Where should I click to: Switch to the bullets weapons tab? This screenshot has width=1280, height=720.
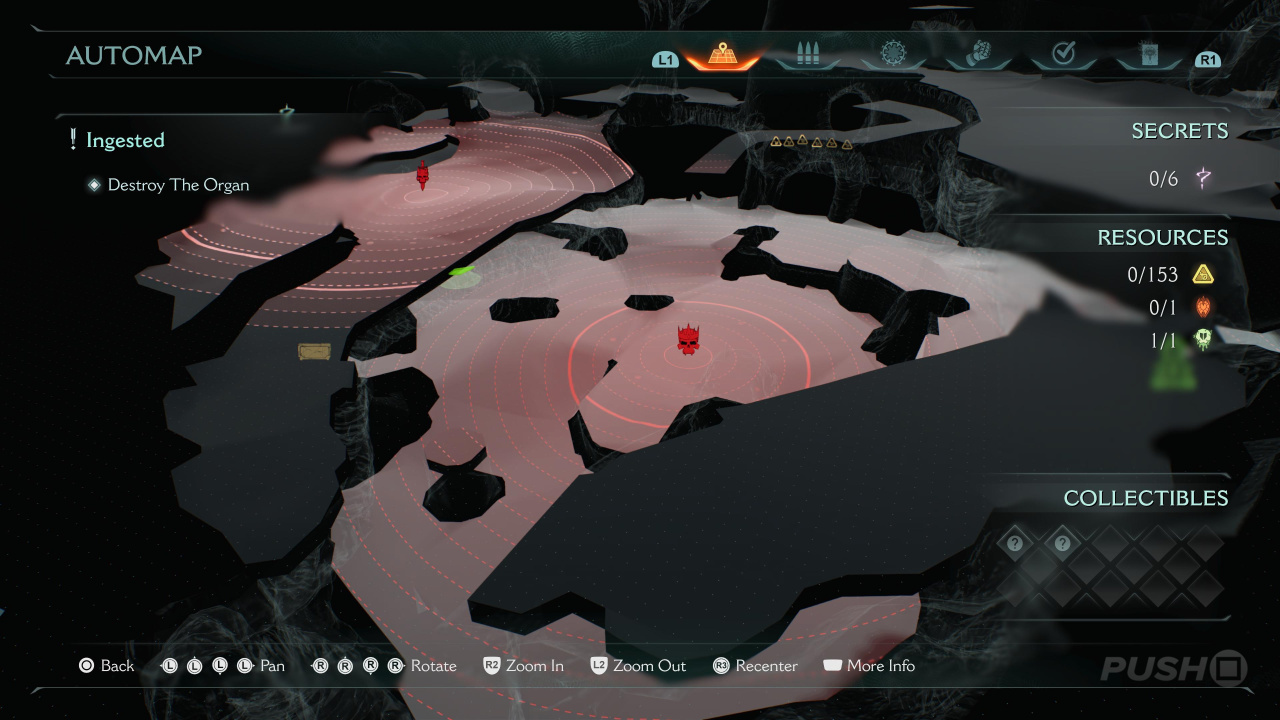coord(807,55)
